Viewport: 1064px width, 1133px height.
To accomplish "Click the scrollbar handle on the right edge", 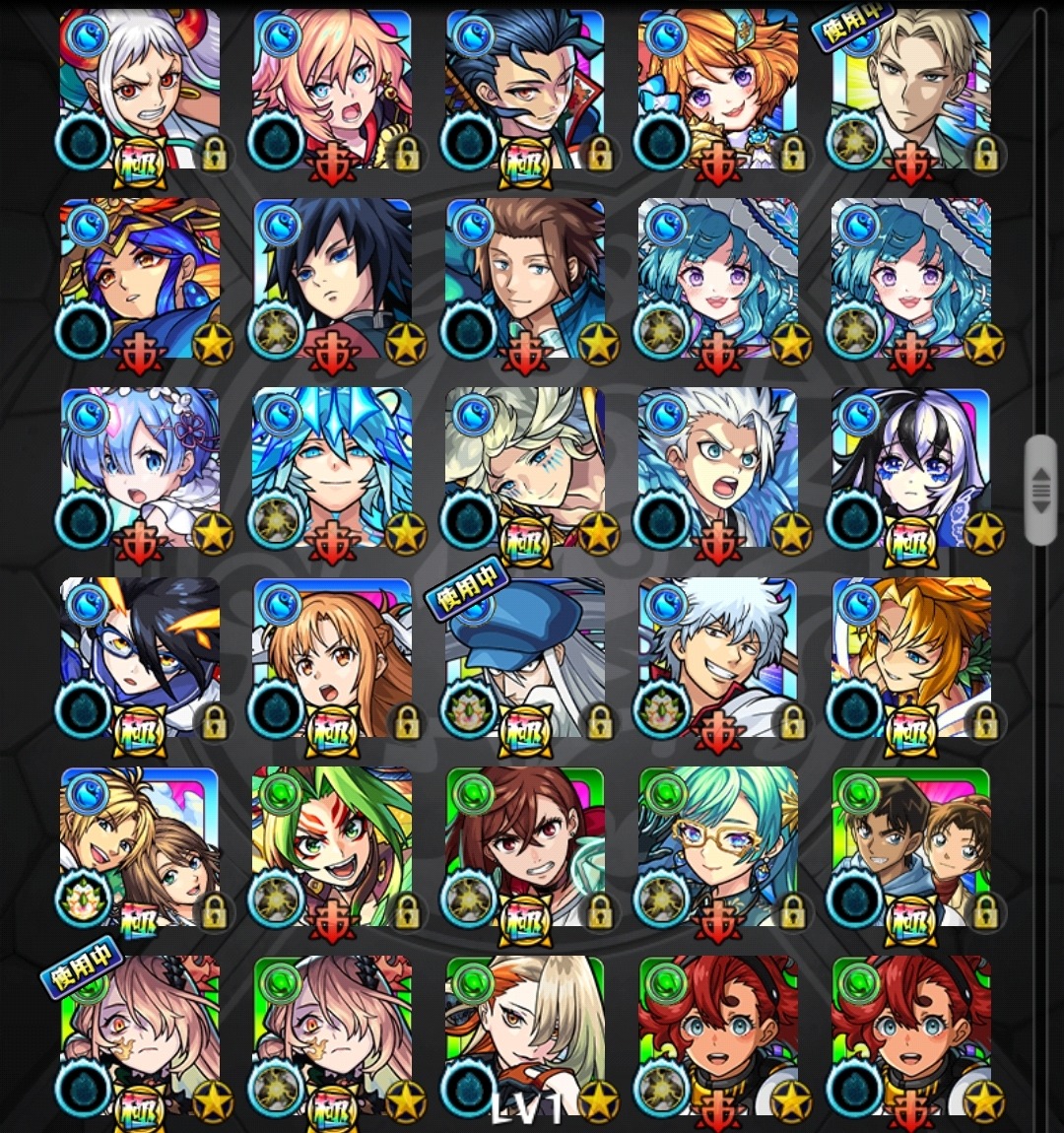I will pyautogui.click(x=1040, y=490).
